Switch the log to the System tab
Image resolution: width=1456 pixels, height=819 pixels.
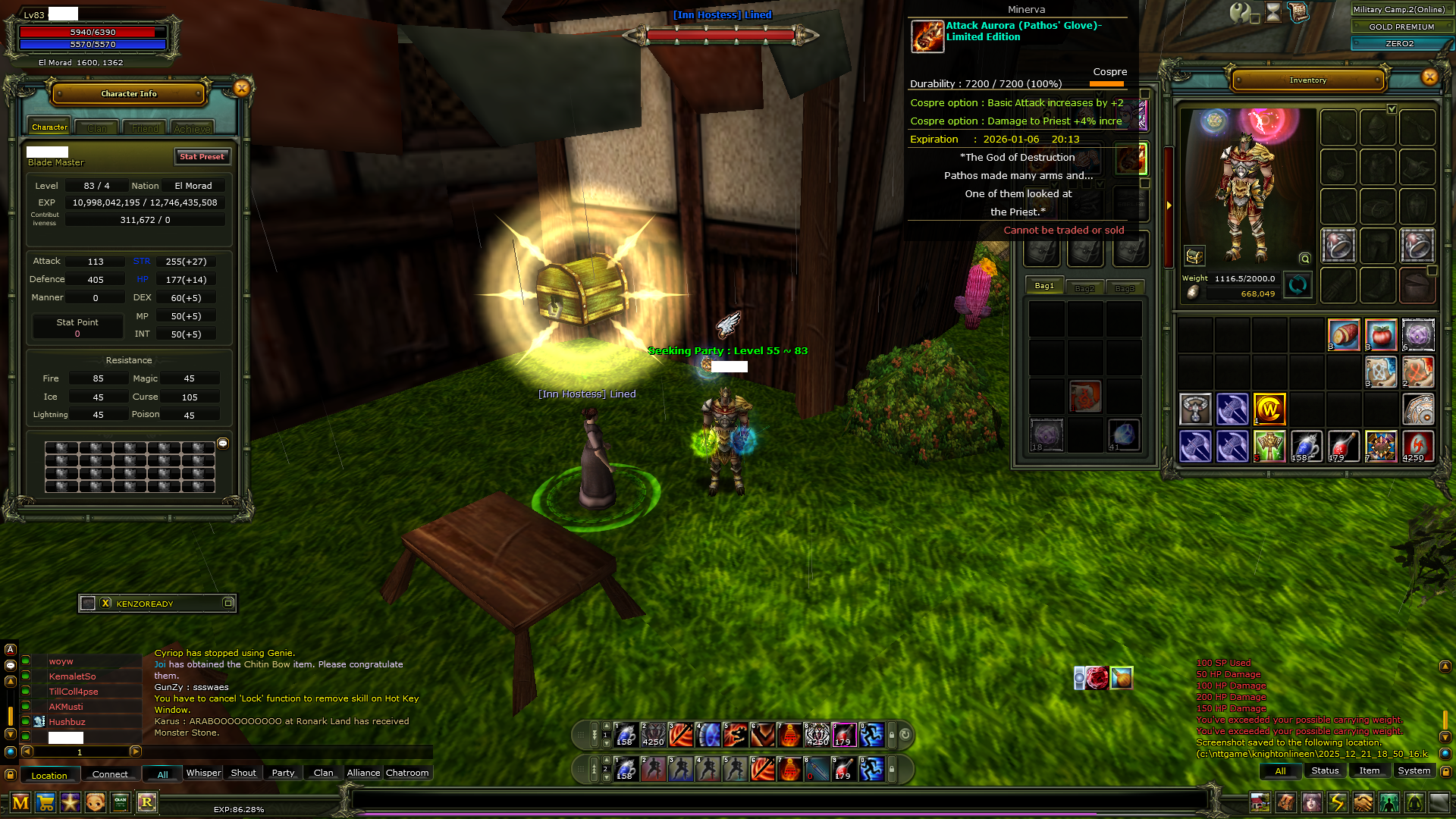[x=1414, y=770]
